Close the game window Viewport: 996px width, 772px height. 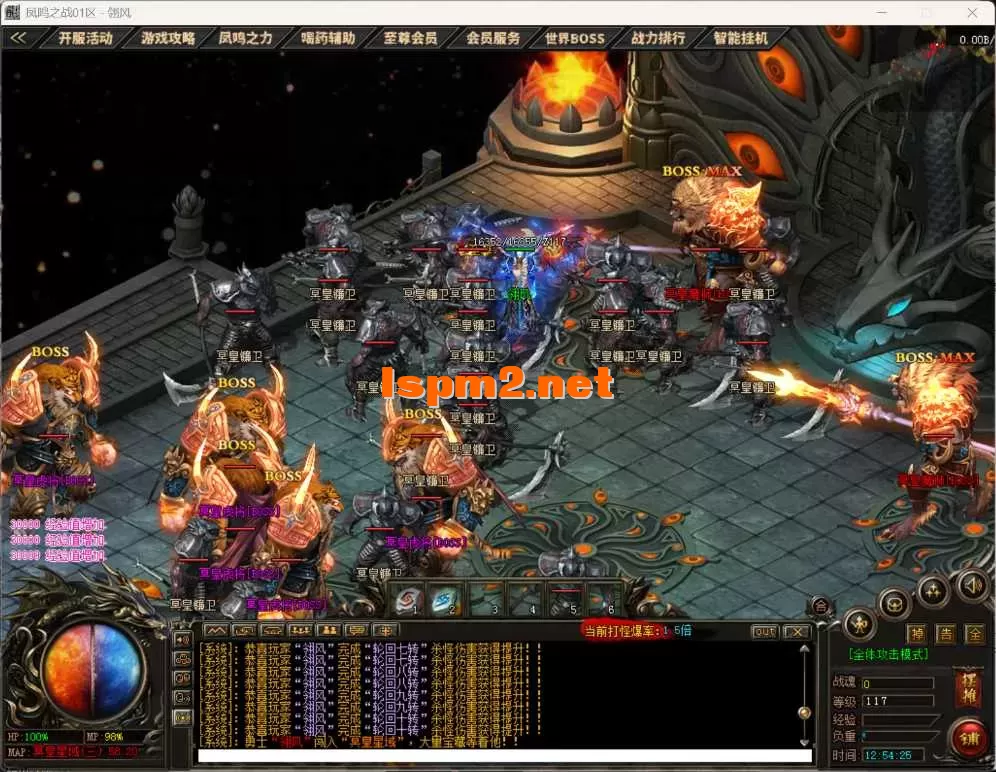point(972,13)
